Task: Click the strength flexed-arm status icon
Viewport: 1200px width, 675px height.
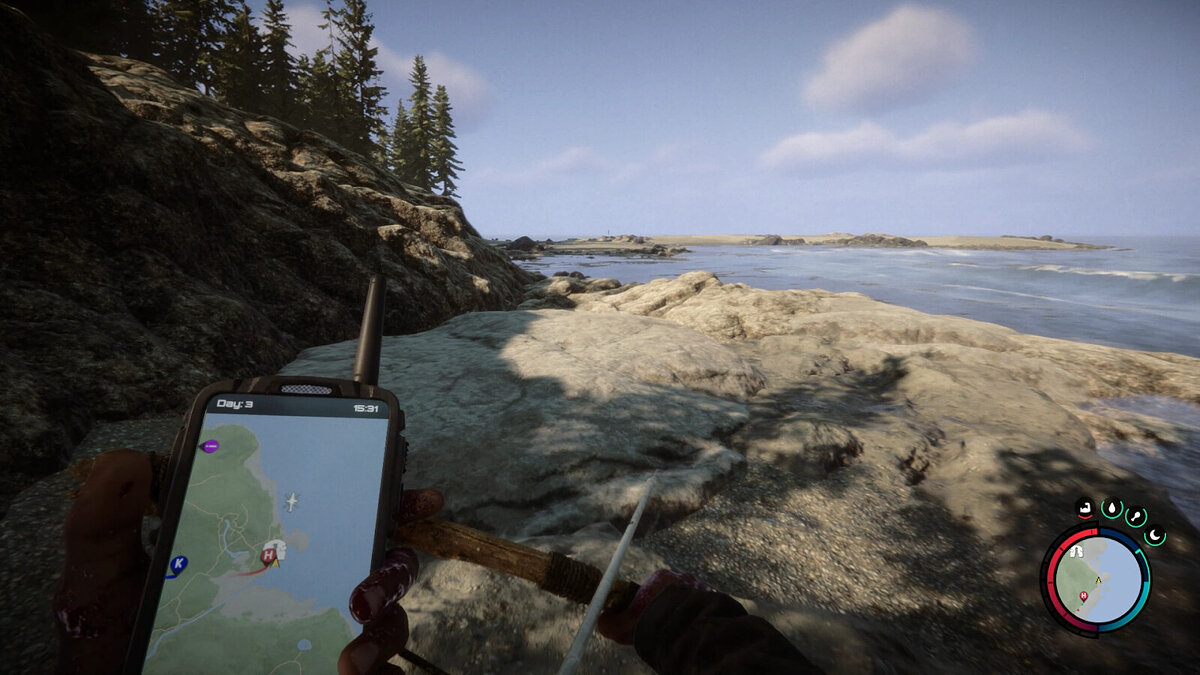Action: [x=1085, y=508]
